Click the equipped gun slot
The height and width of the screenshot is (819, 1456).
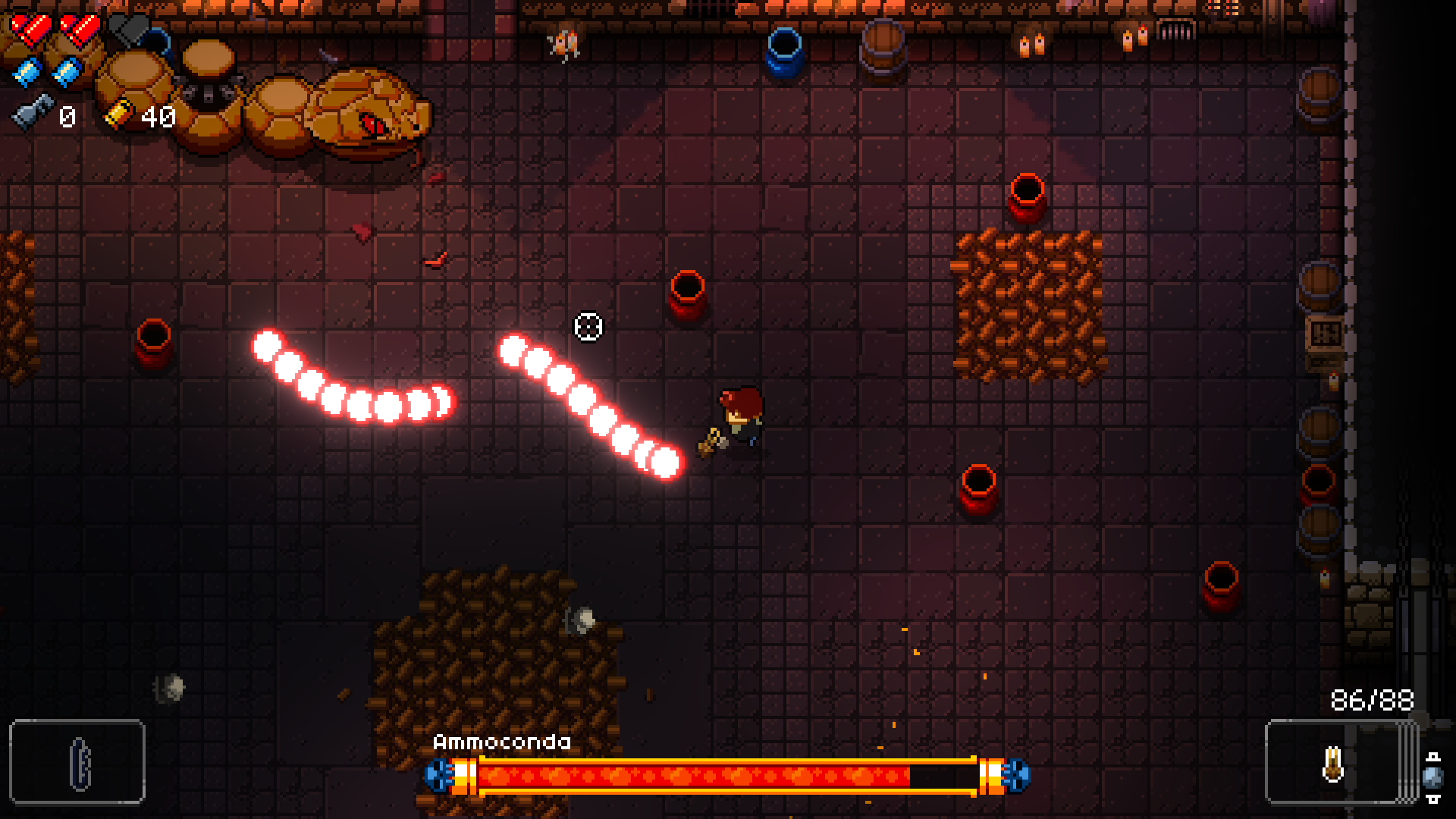(1333, 761)
